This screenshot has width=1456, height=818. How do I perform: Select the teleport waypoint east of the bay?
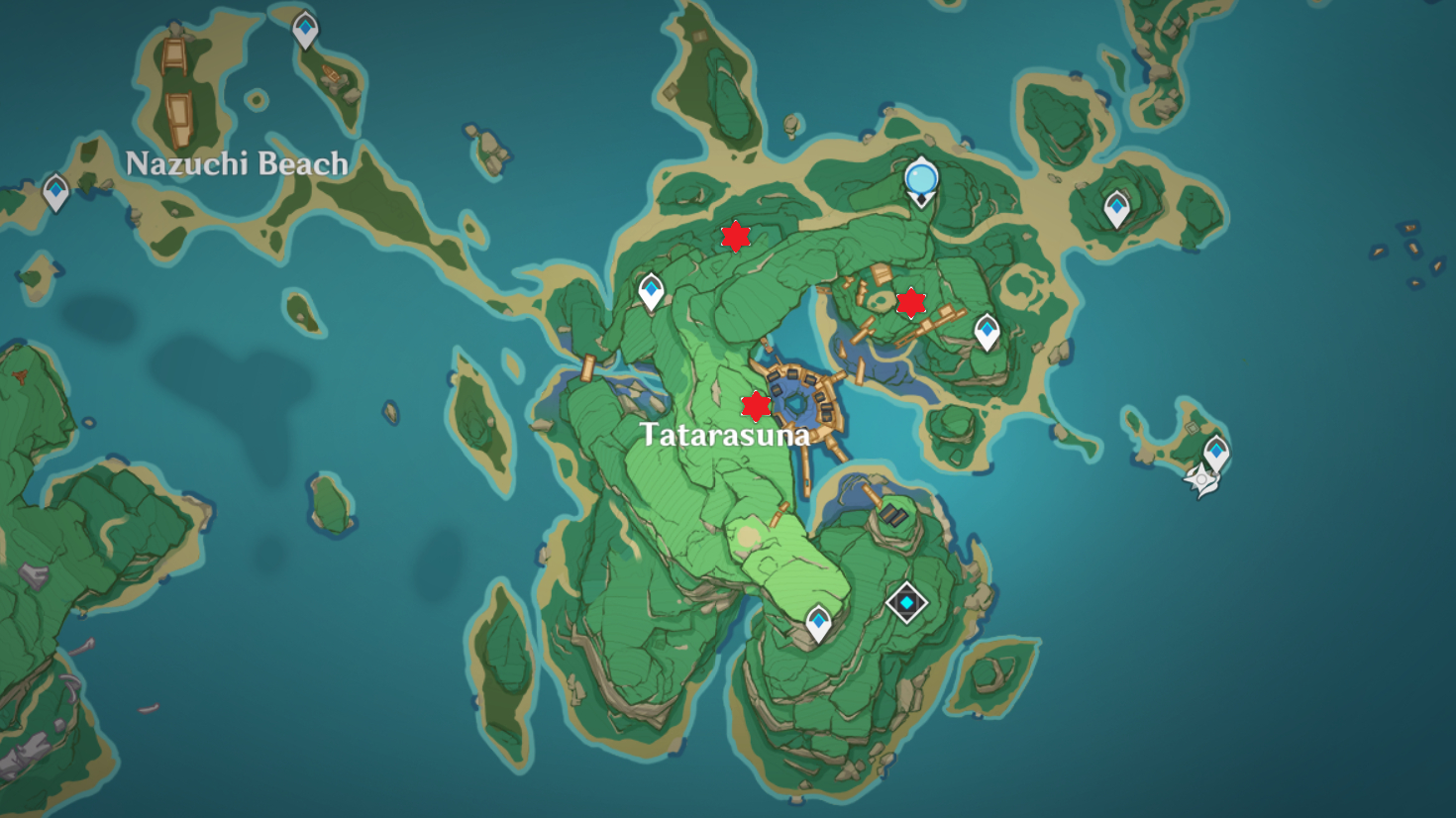coord(988,328)
